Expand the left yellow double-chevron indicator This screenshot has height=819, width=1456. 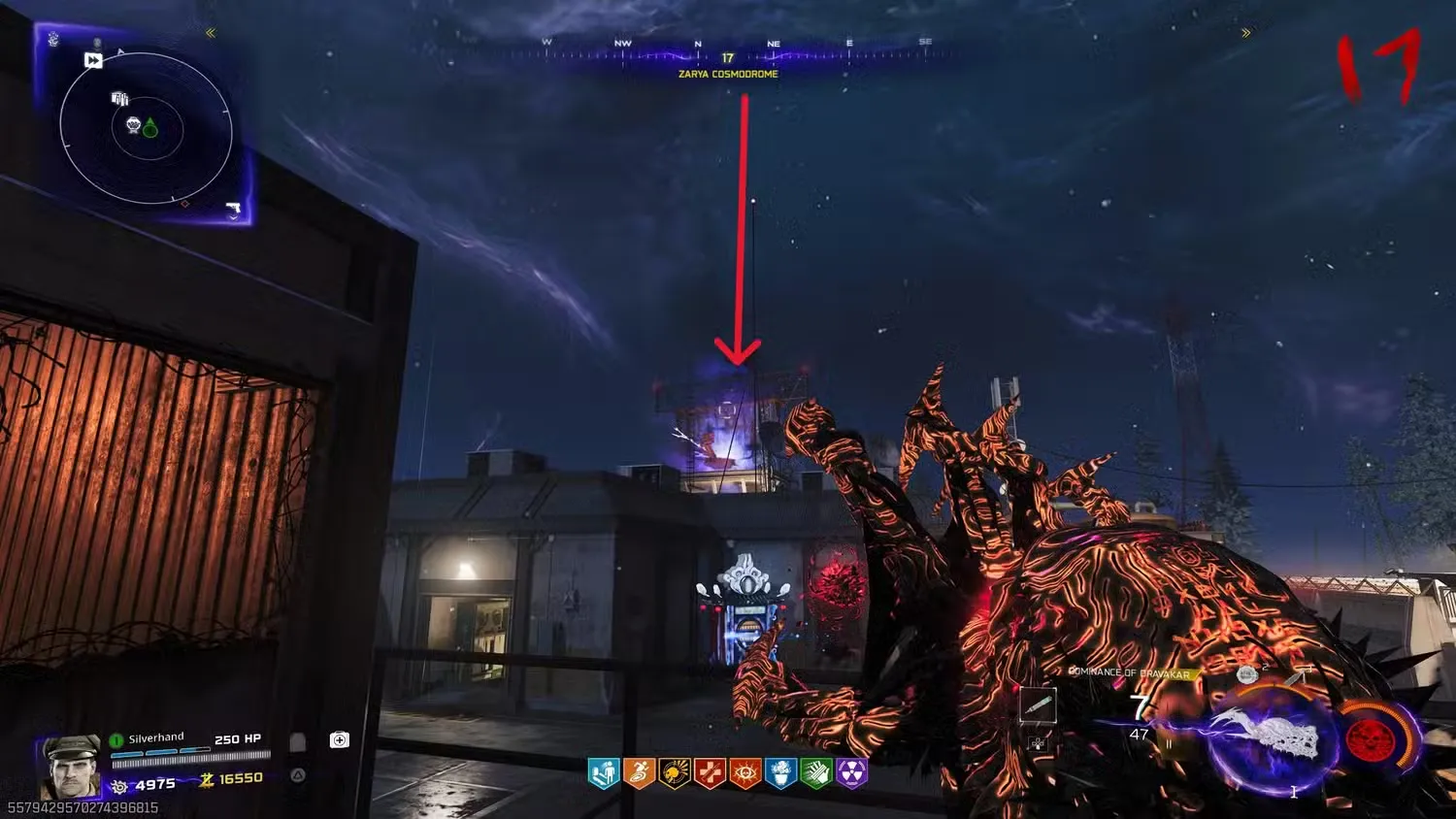coord(212,32)
